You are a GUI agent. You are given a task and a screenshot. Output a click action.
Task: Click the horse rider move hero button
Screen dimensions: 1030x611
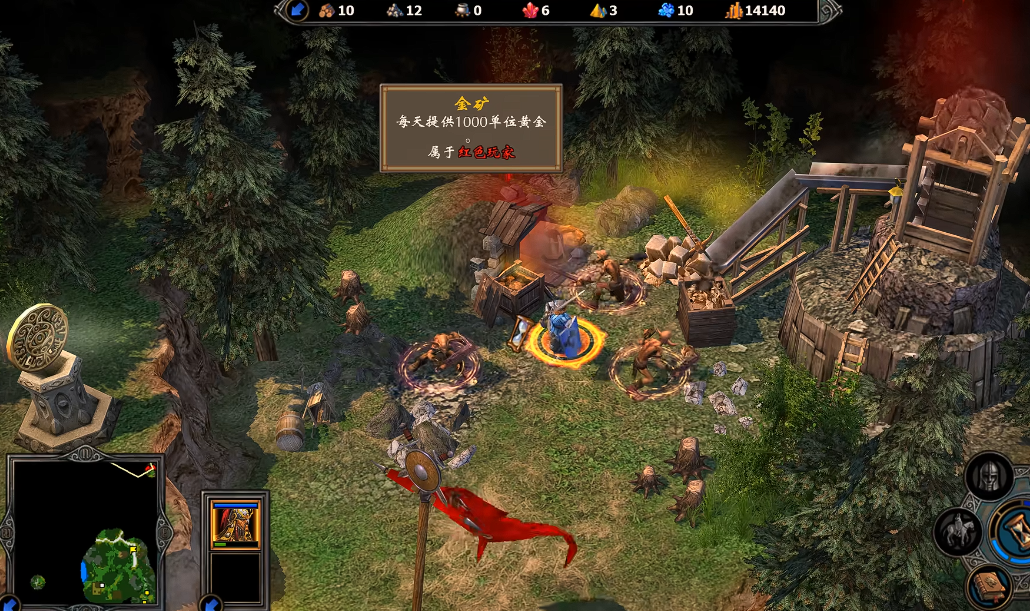coord(957,531)
